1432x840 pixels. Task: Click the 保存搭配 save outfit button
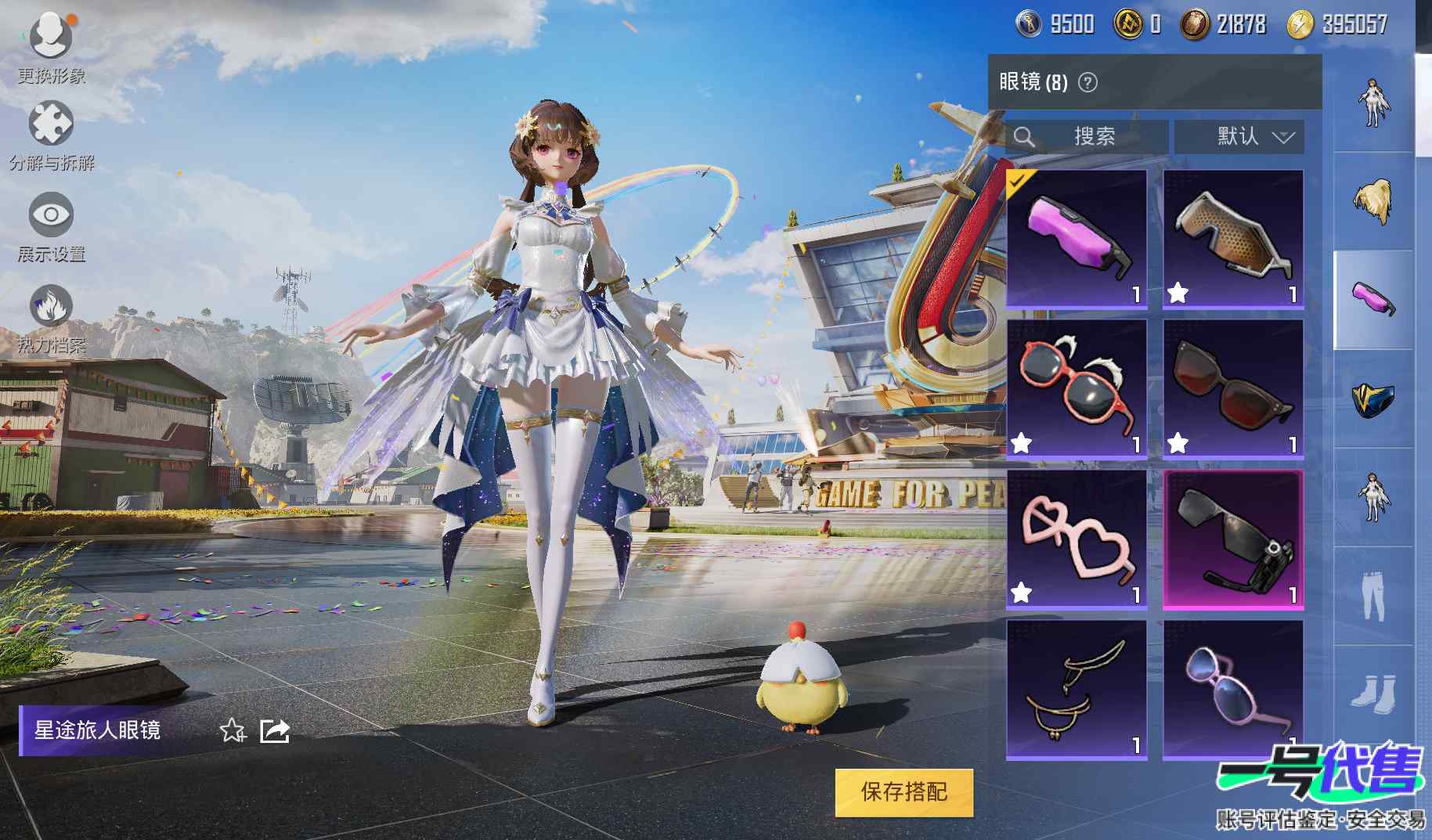904,792
